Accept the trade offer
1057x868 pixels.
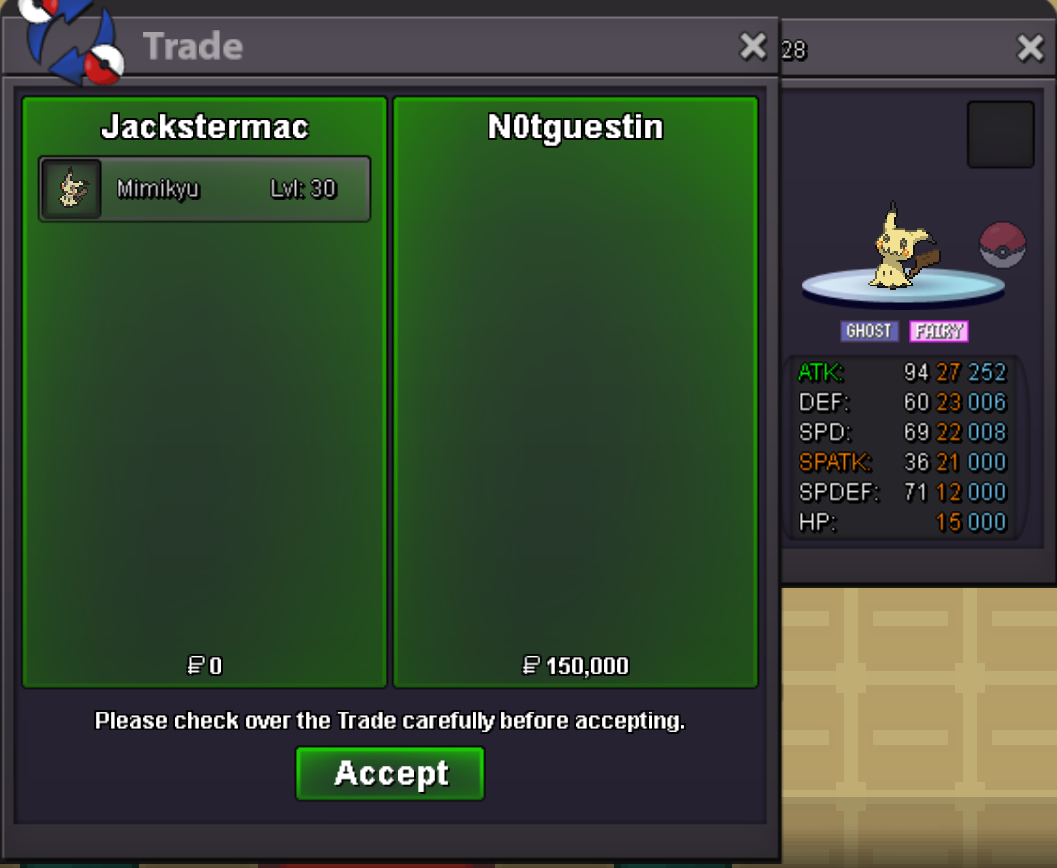point(390,773)
